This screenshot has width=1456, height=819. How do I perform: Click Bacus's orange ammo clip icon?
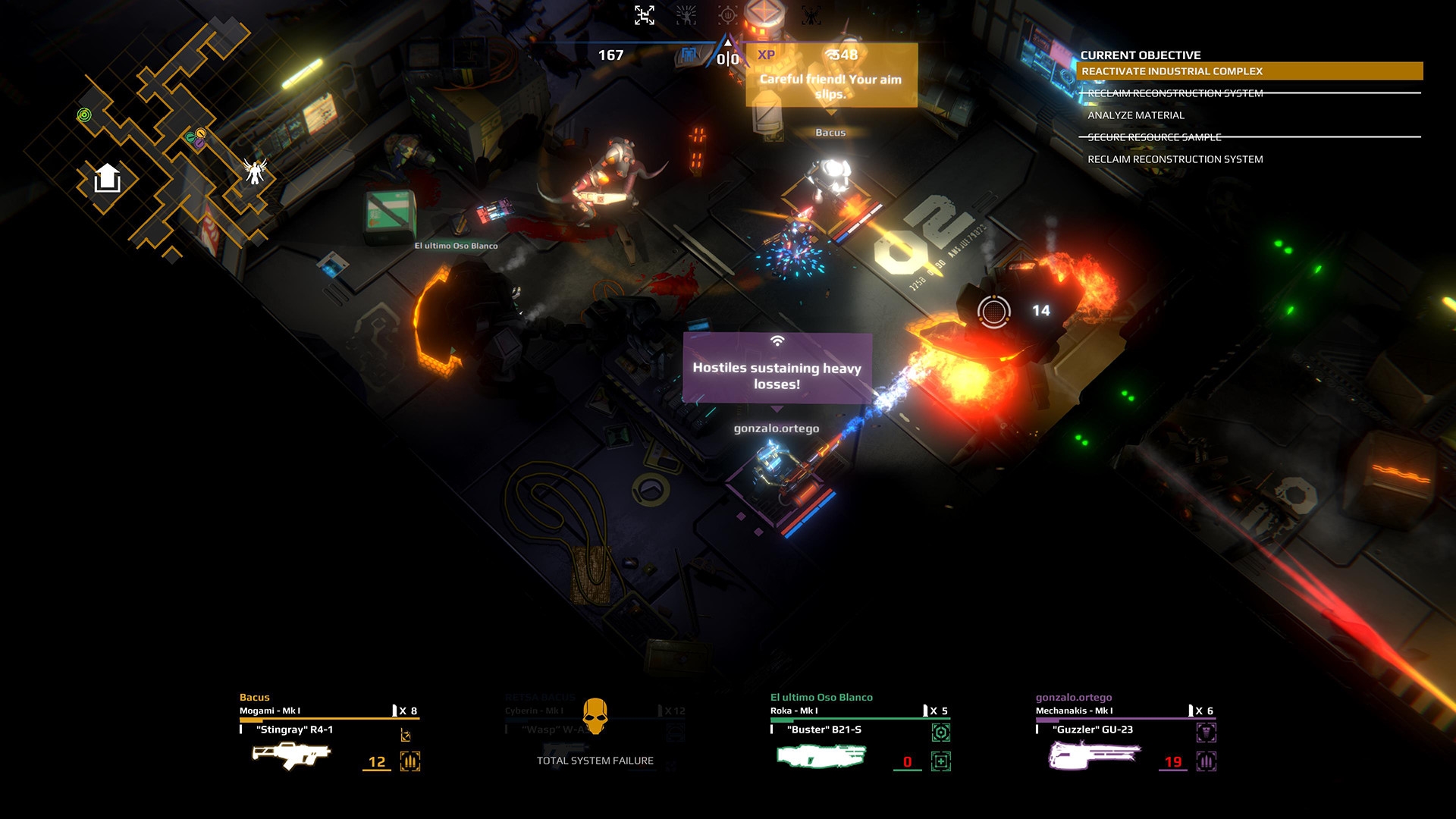pyautogui.click(x=410, y=761)
